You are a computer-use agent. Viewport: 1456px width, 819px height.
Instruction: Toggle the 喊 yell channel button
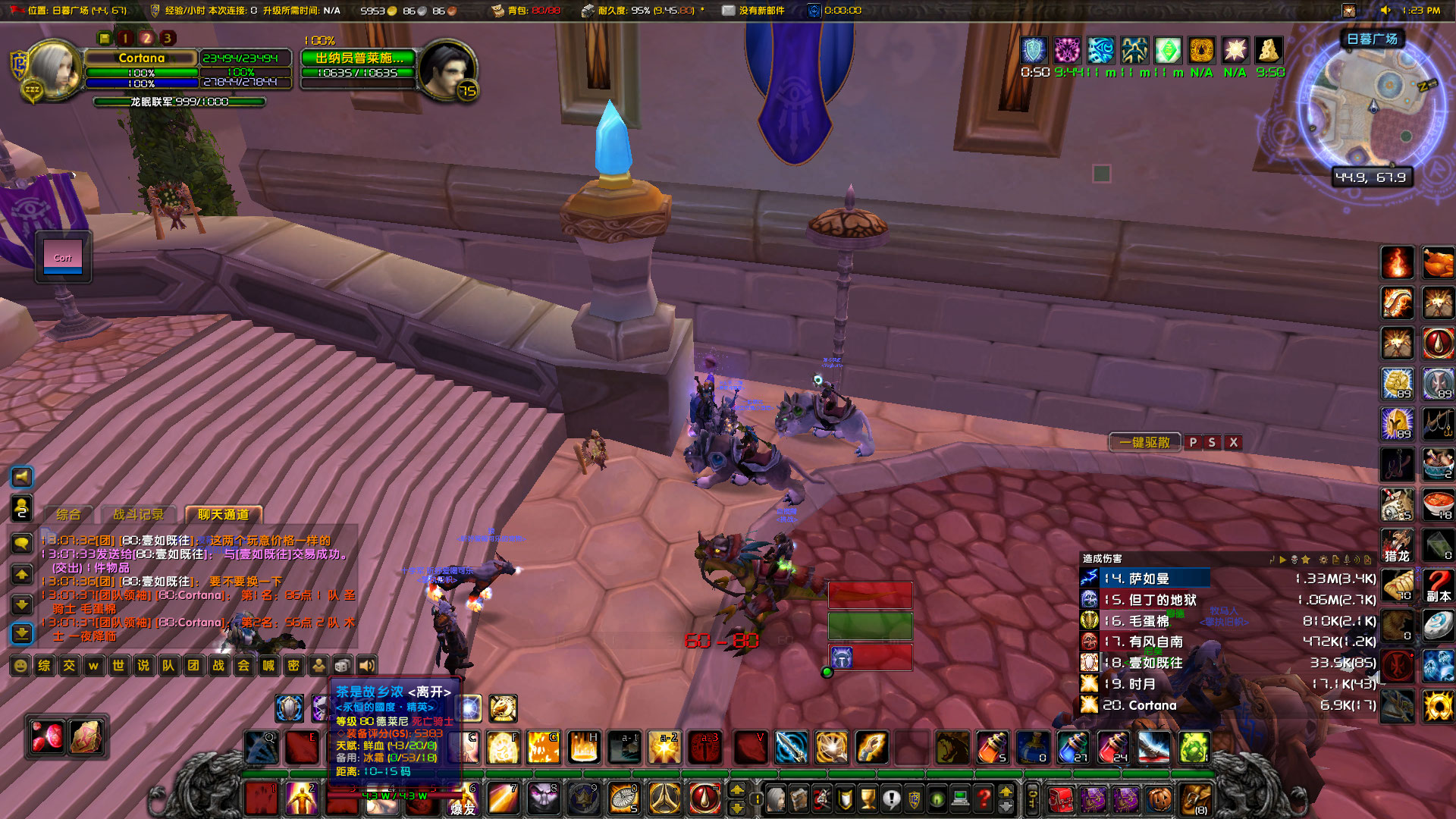(268, 666)
